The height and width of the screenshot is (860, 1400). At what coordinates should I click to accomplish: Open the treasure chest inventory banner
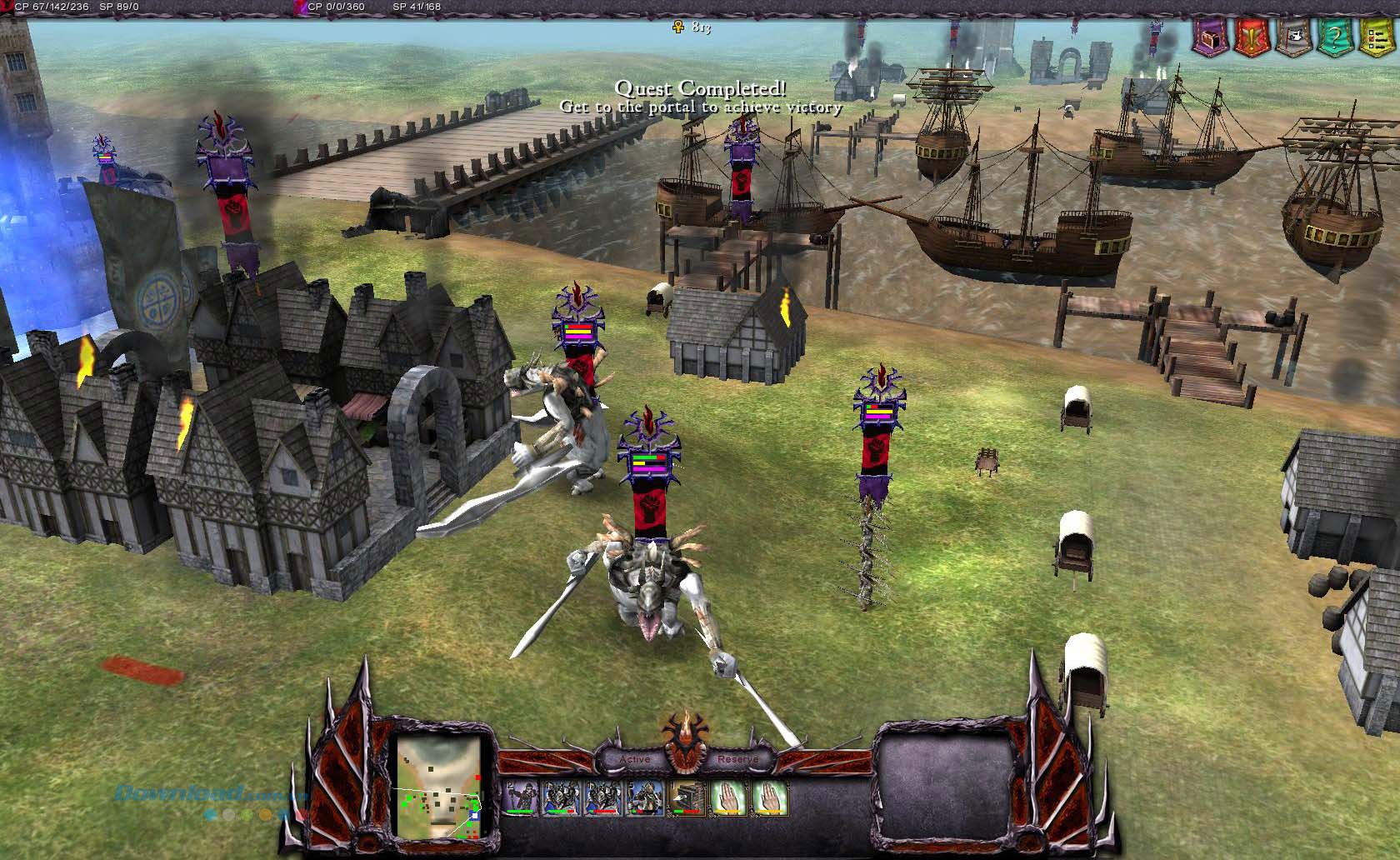1210,37
